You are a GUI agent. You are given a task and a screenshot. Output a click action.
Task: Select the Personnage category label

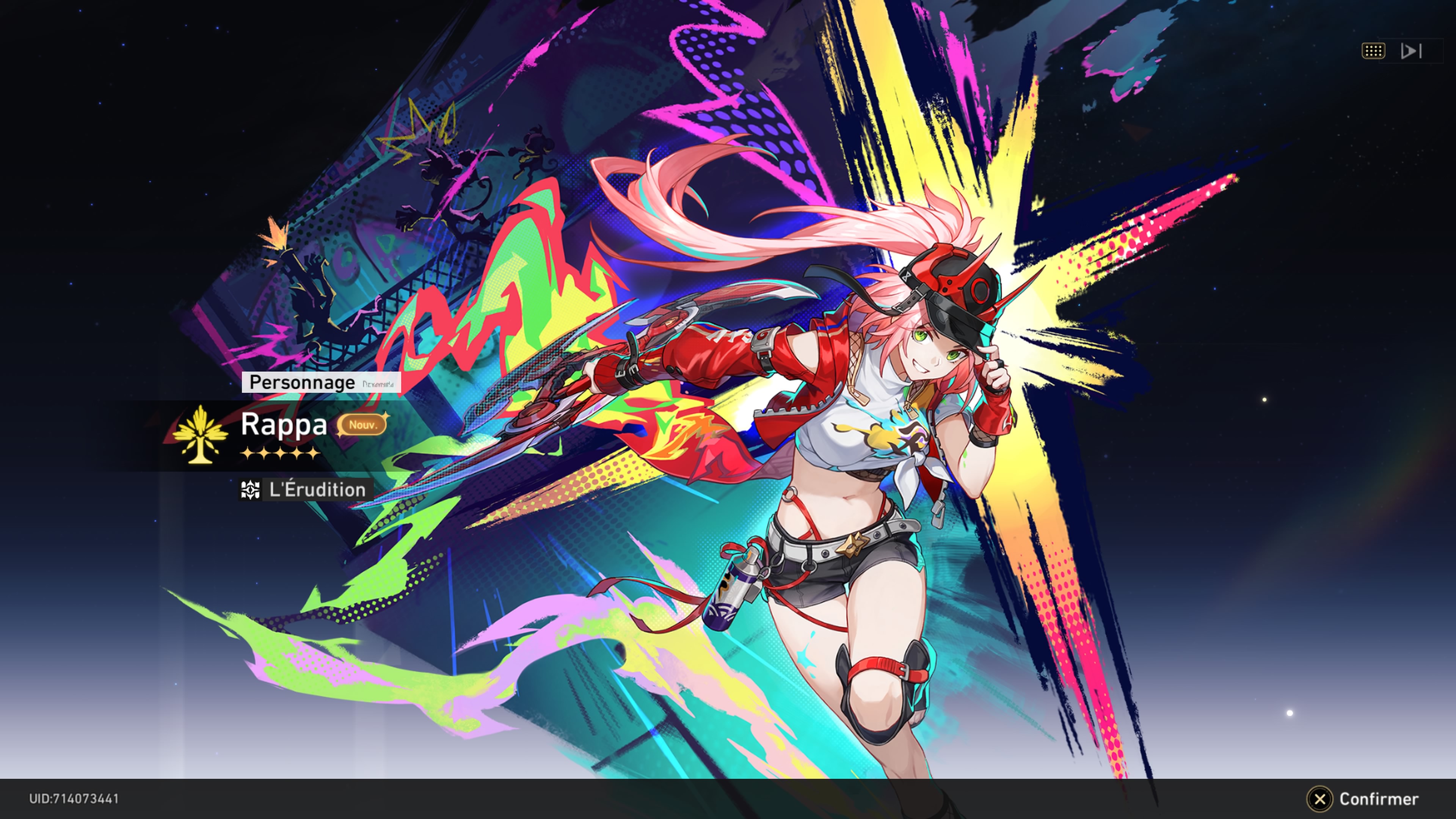tap(303, 382)
